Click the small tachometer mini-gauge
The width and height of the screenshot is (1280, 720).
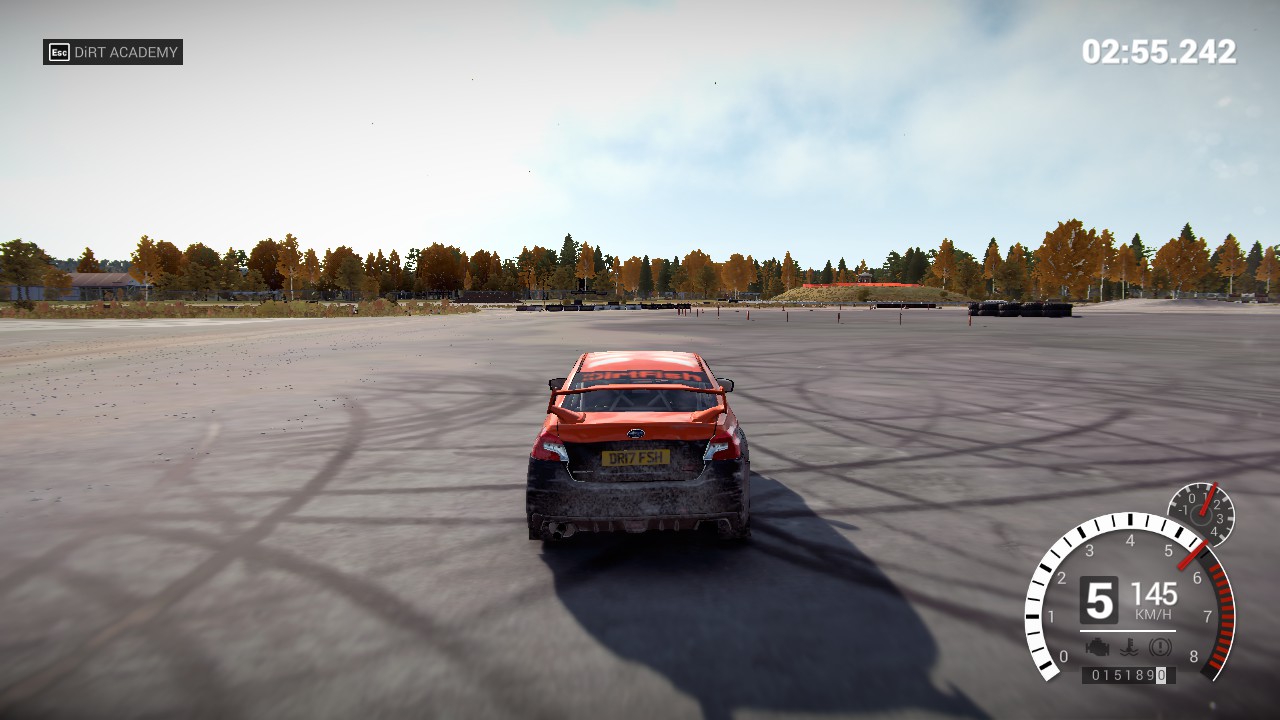(x=1200, y=513)
